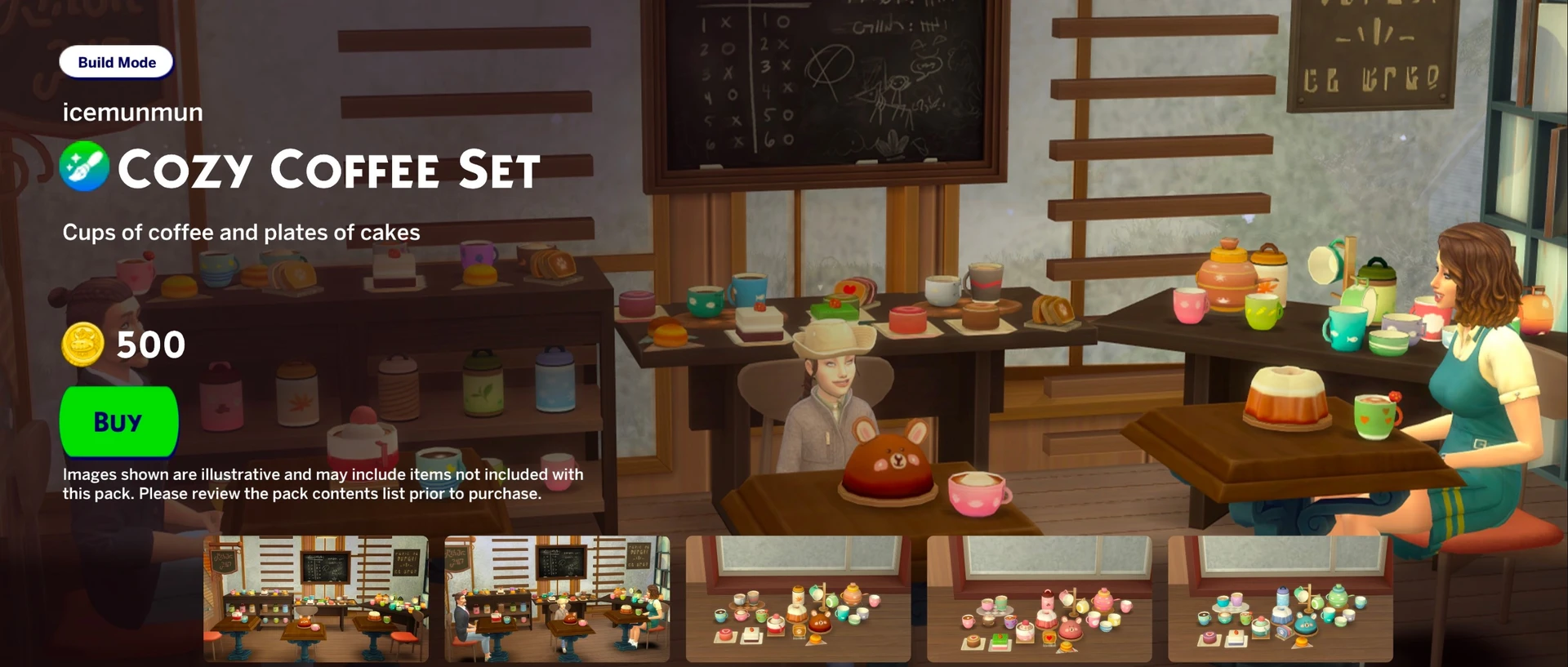Open the leftmost café preview thumbnail
Screen dimensions: 1568x667
315,600
